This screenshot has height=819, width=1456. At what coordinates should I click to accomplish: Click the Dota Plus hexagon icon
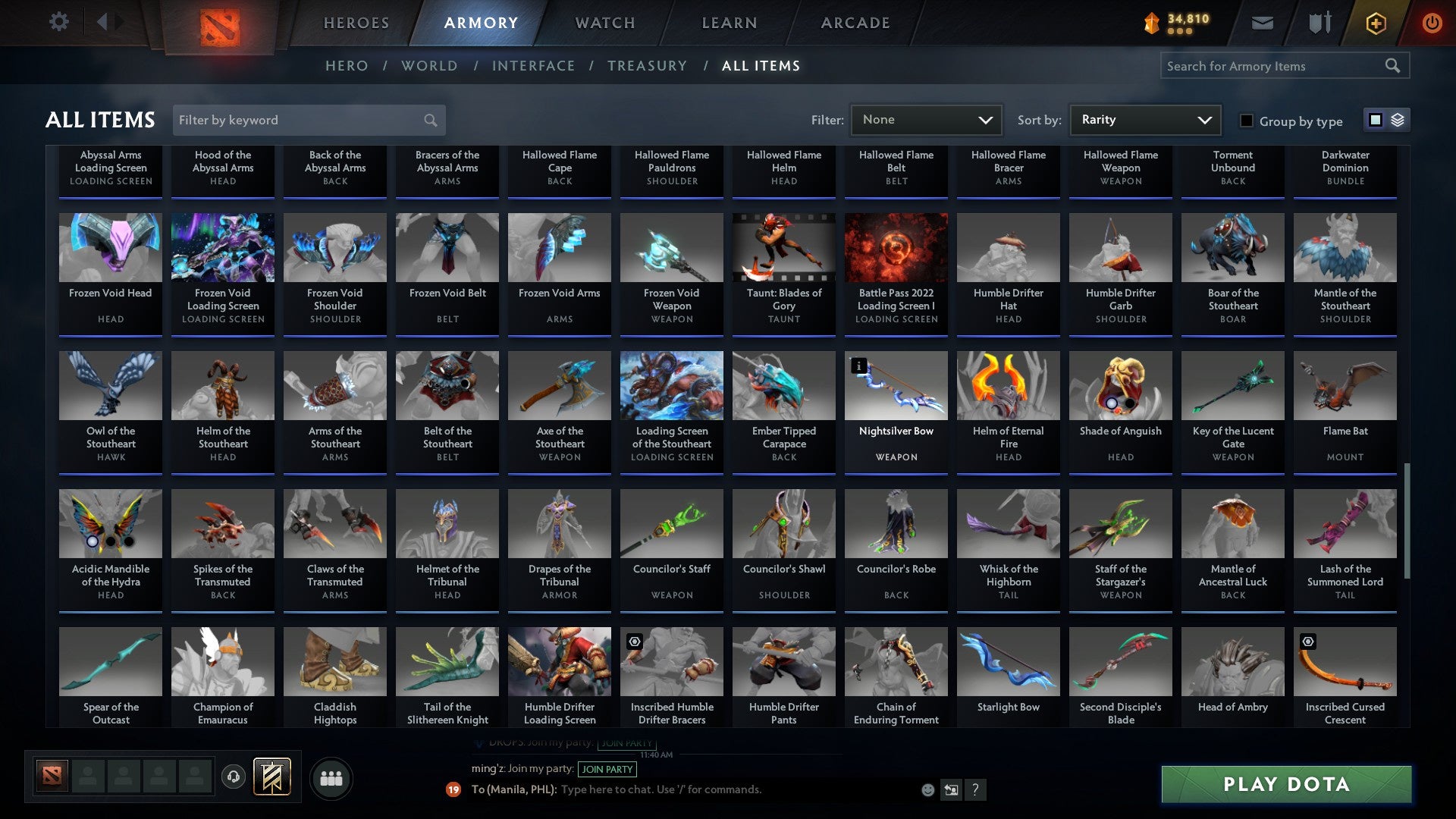point(1375,23)
